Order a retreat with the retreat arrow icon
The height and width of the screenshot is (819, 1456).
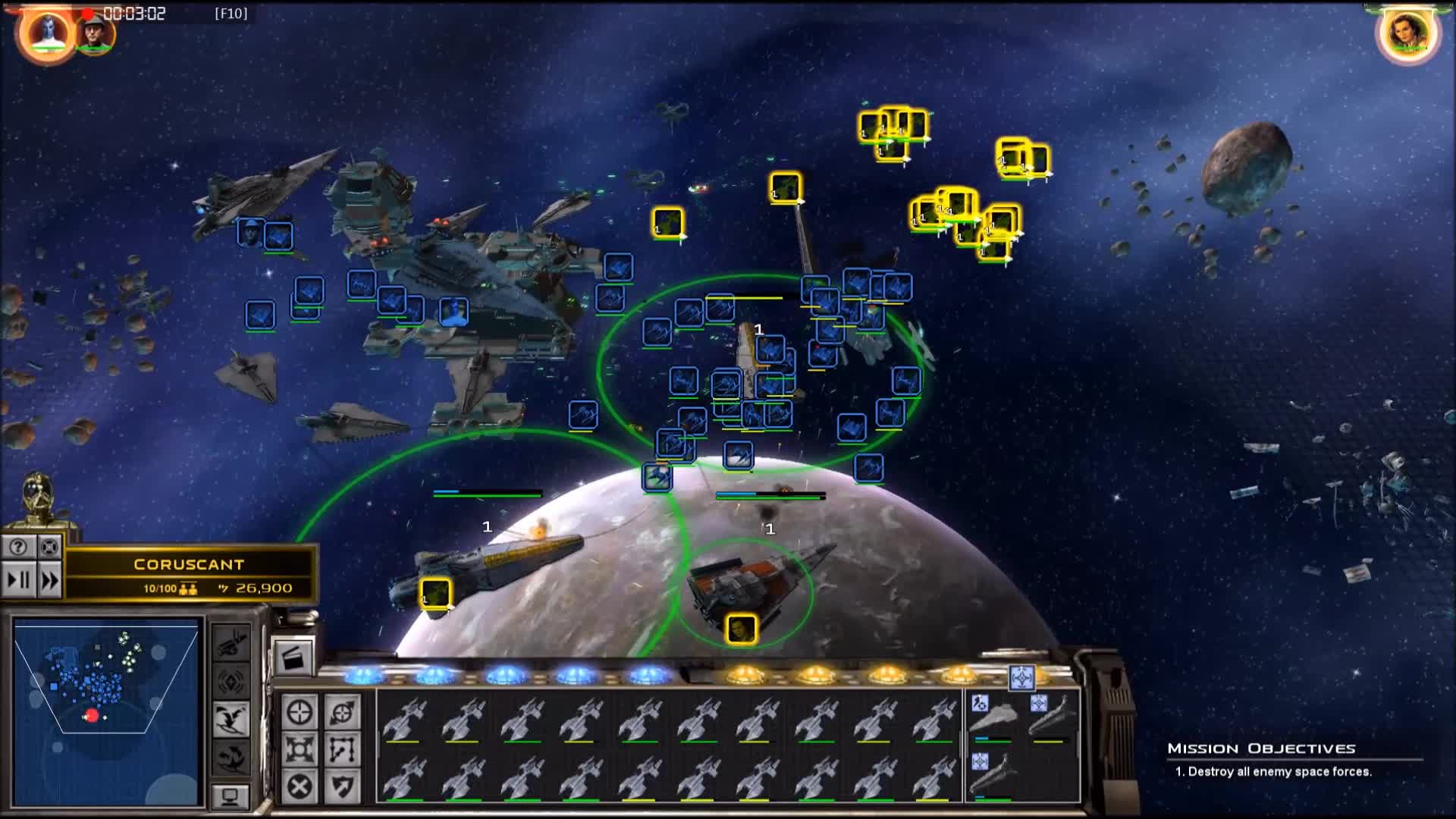(343, 787)
